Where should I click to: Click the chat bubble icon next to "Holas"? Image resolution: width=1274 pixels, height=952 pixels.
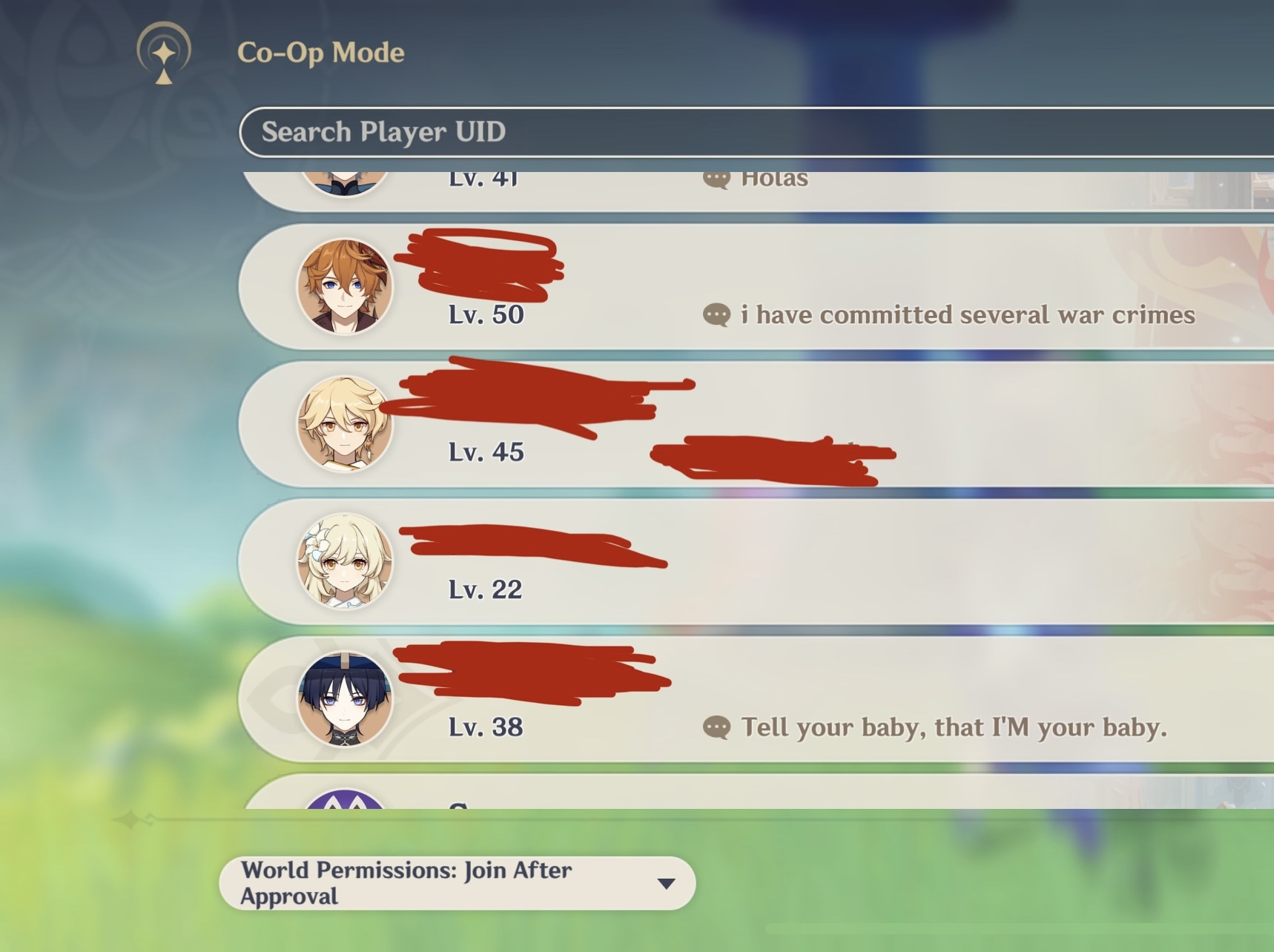click(x=716, y=176)
